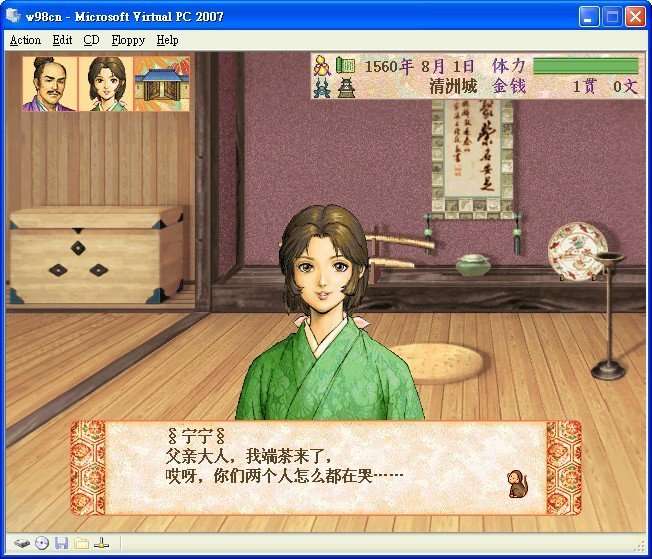This screenshot has width=652, height=559.
Task: Click the CD drive status bar icon
Action: (42, 543)
